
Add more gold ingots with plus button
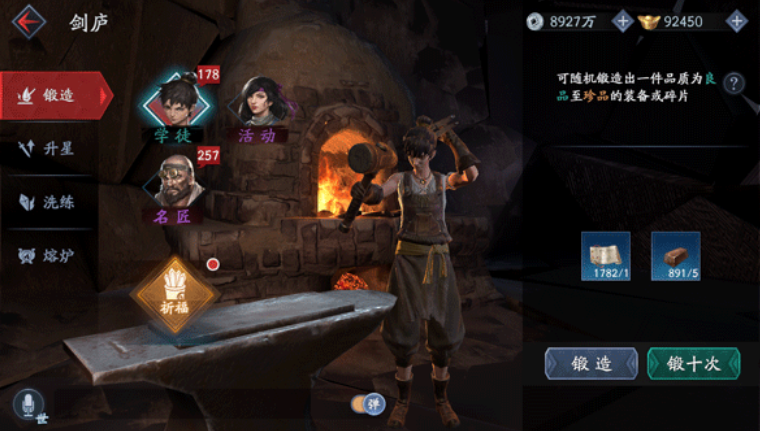(736, 21)
